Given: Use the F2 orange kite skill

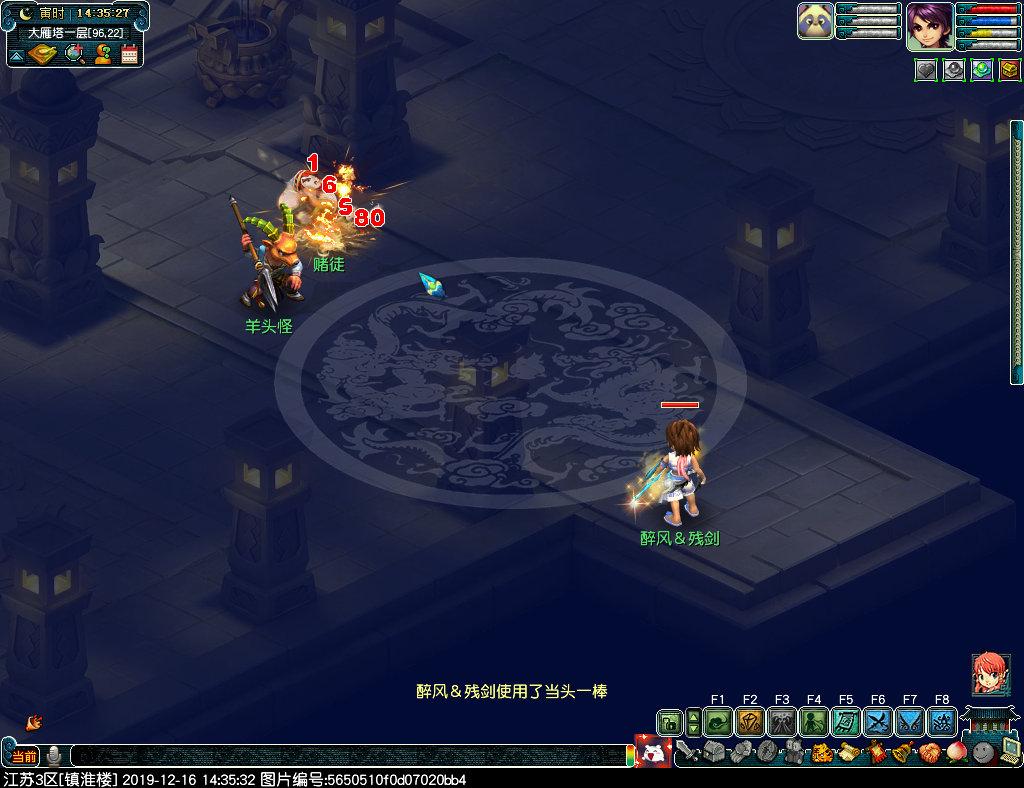Looking at the screenshot, I should (750, 721).
